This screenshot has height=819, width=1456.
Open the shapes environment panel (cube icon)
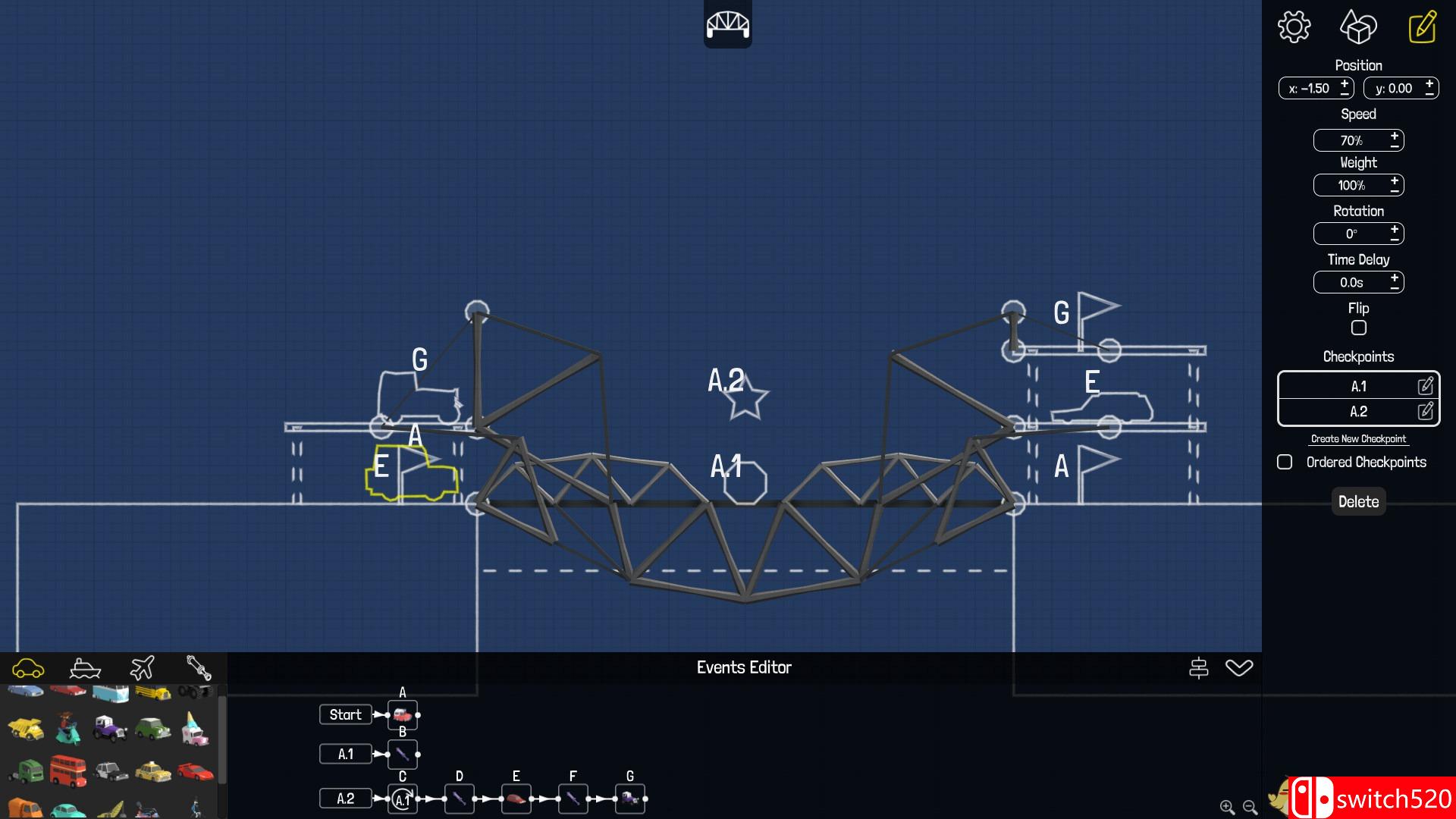coord(1358,27)
